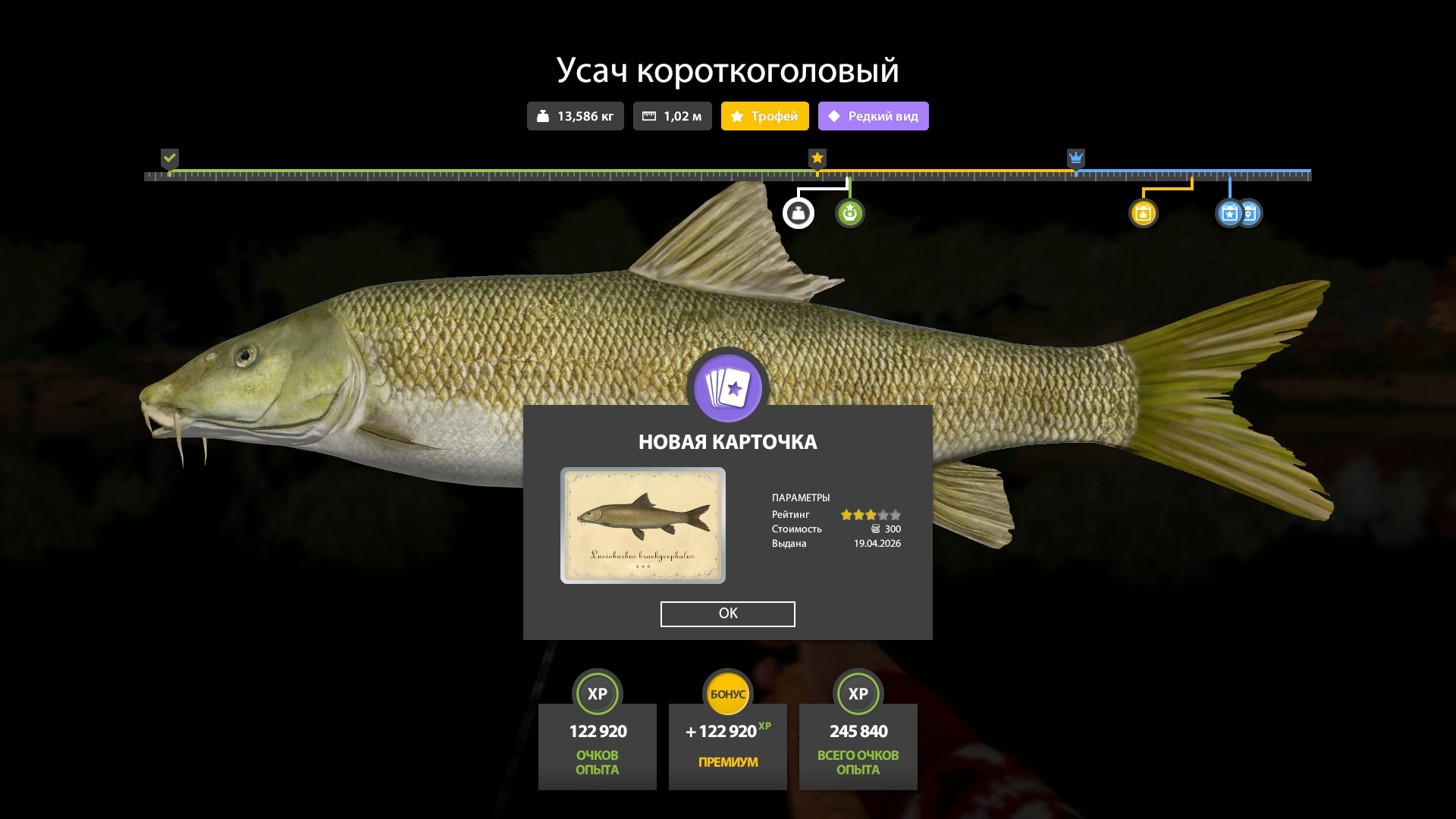Click the weight badge showing 13,586 кг
The height and width of the screenshot is (819, 1456).
point(575,116)
